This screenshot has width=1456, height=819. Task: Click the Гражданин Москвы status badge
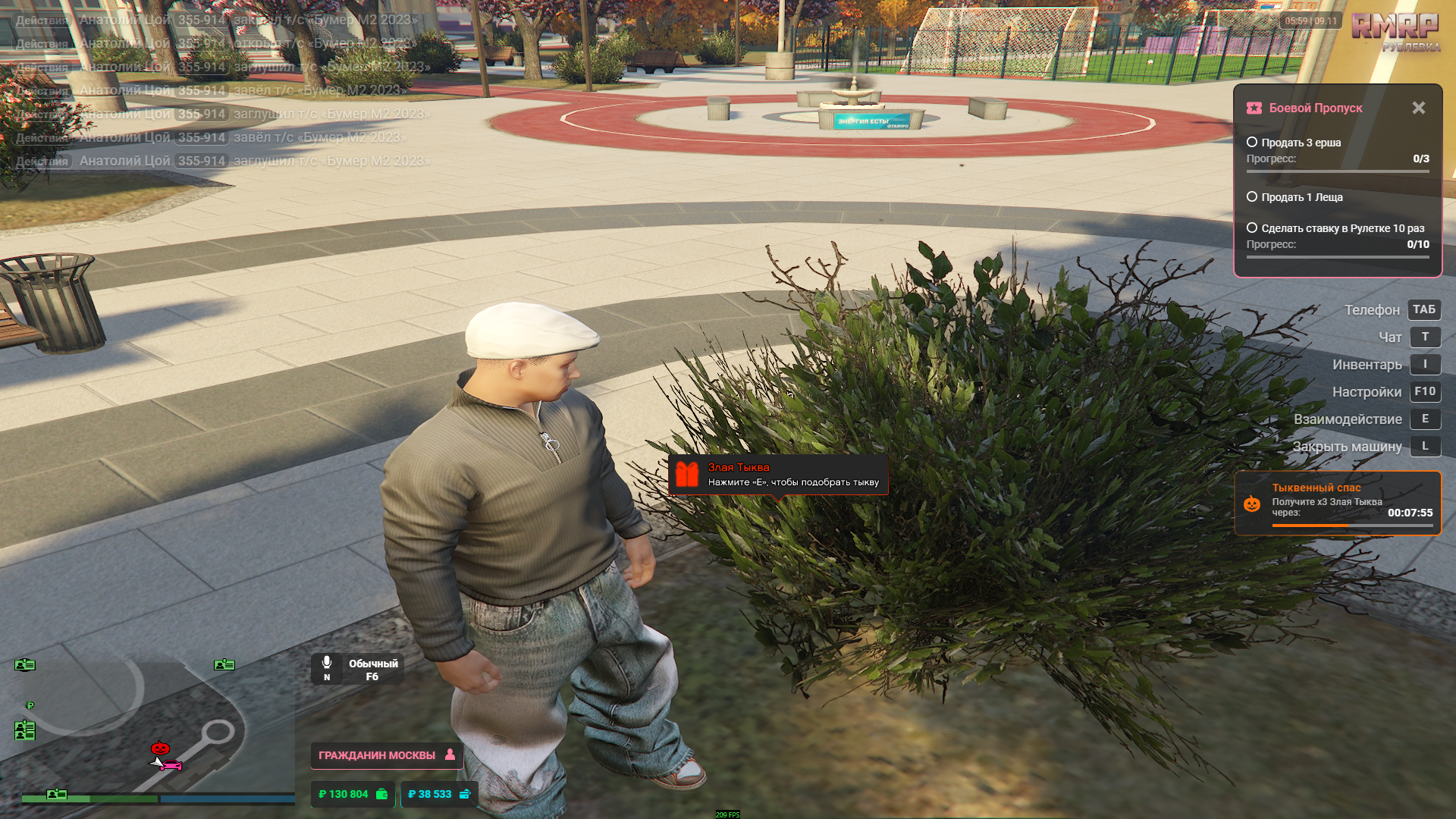pos(386,755)
